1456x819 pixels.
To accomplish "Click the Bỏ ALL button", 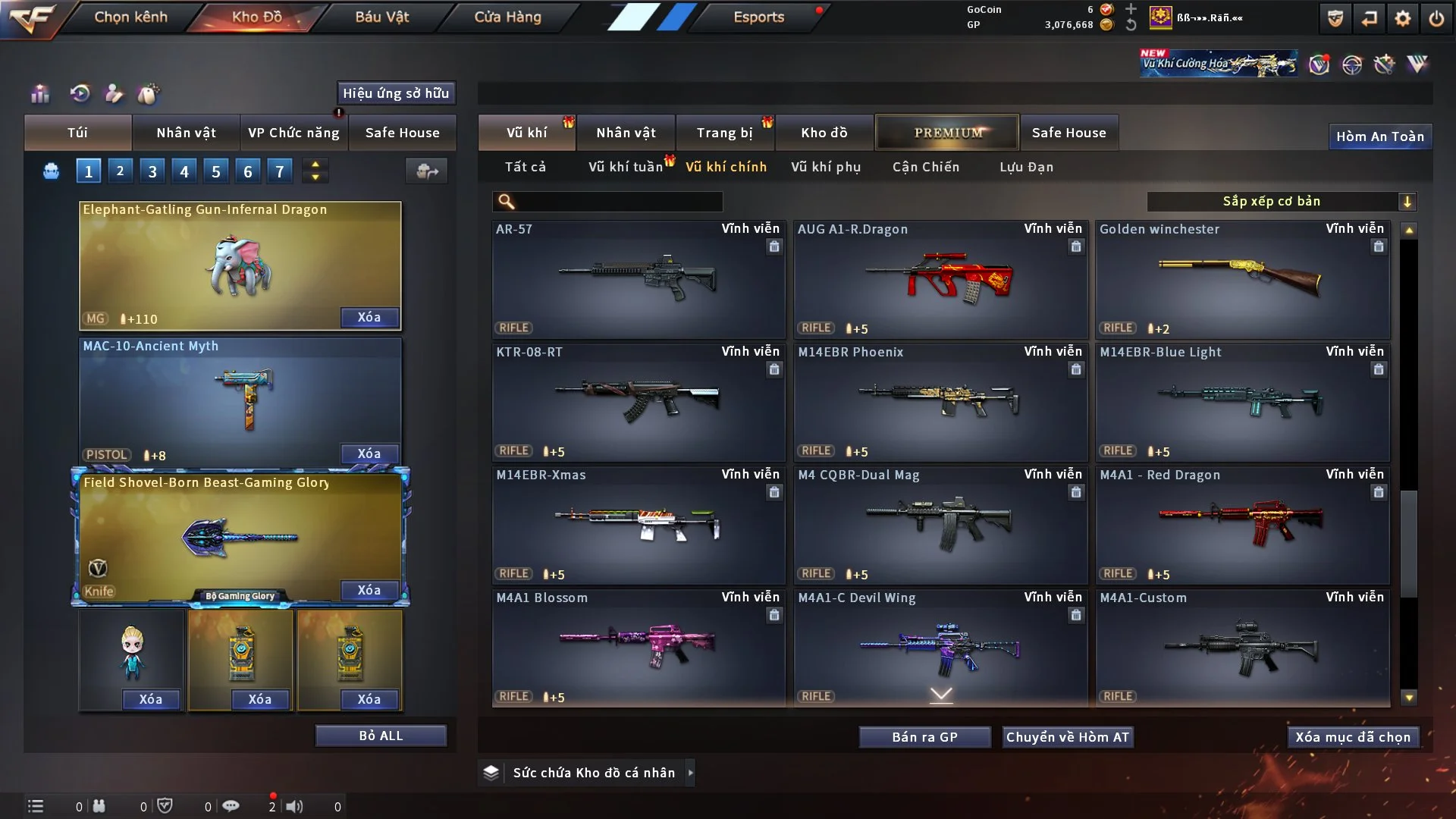I will click(x=381, y=736).
